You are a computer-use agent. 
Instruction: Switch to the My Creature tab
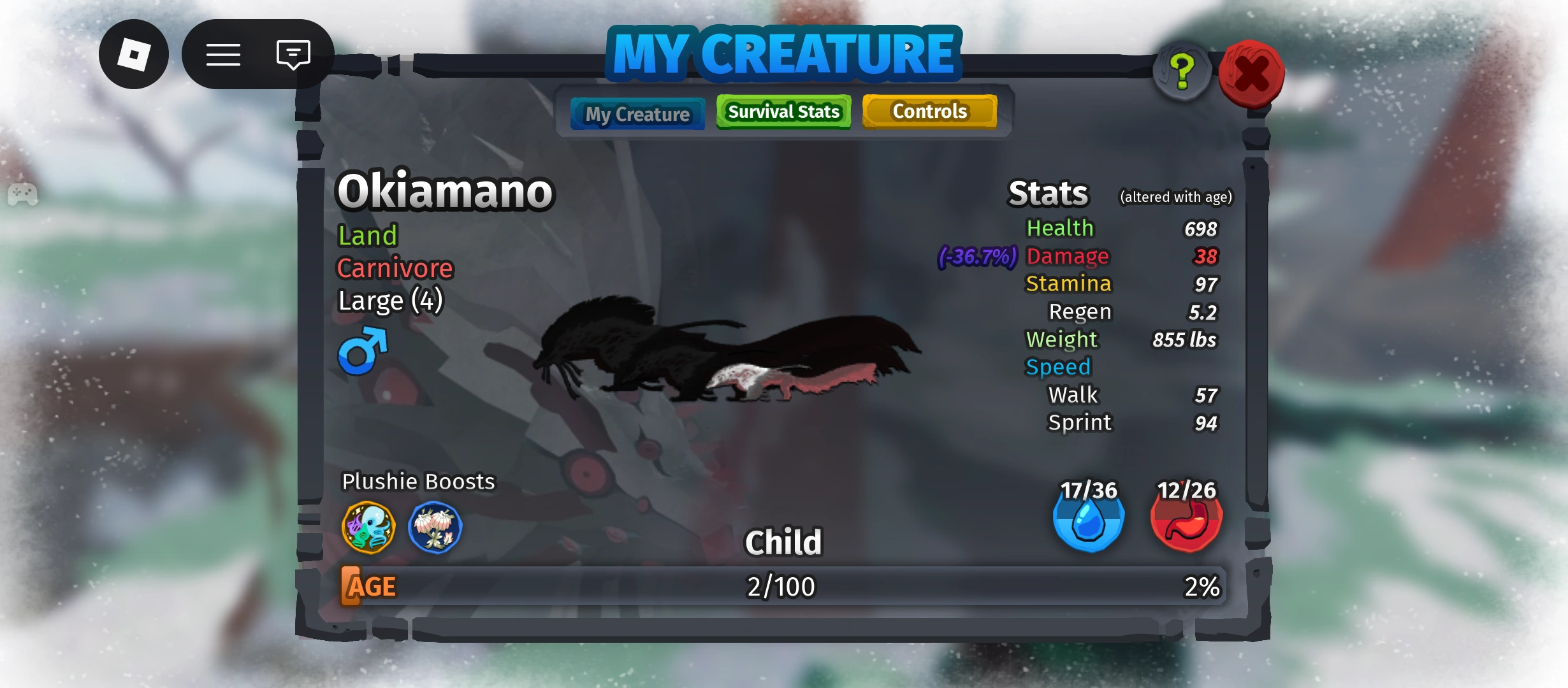pos(637,113)
